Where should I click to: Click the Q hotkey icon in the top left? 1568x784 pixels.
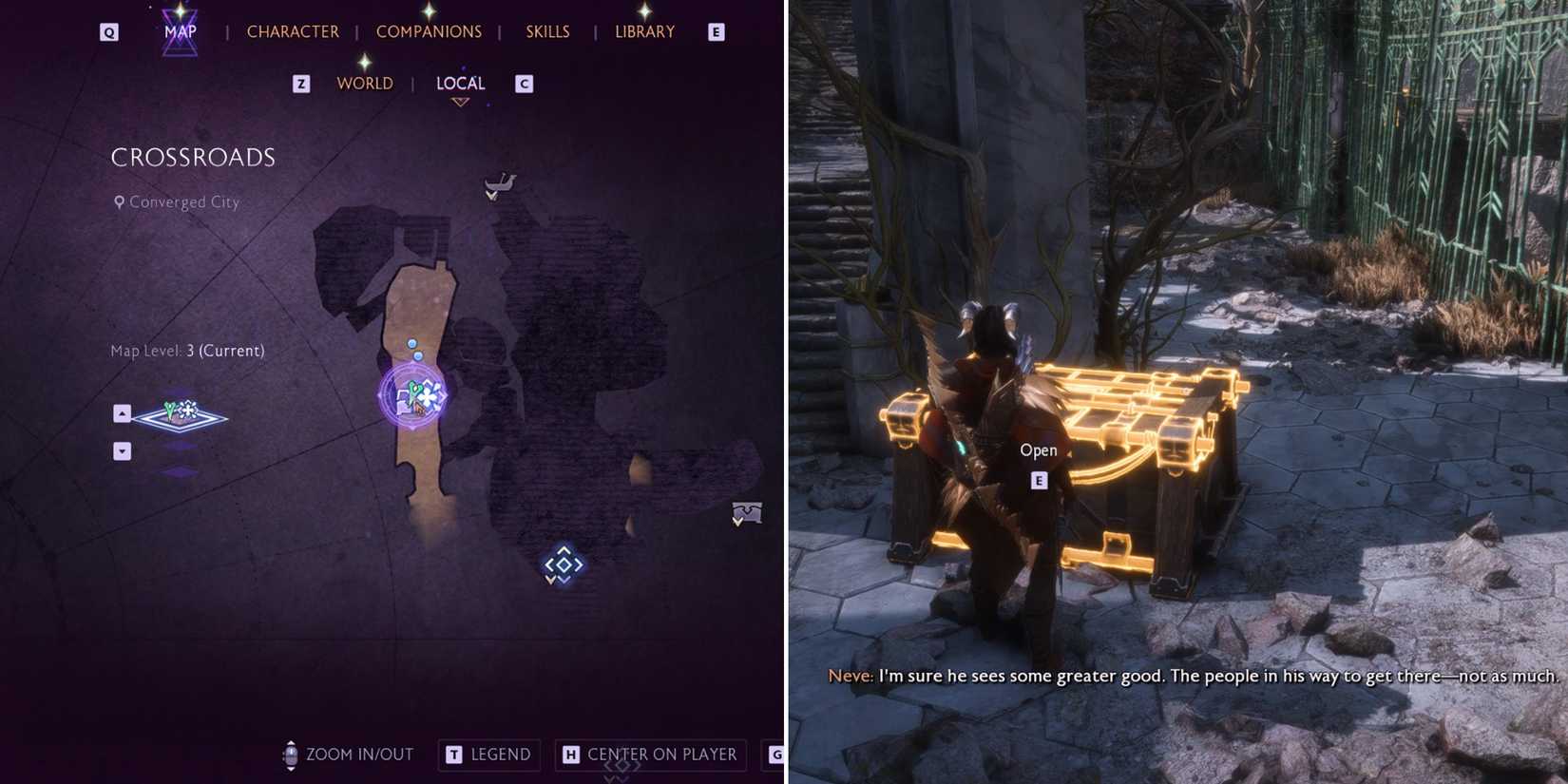[x=107, y=30]
